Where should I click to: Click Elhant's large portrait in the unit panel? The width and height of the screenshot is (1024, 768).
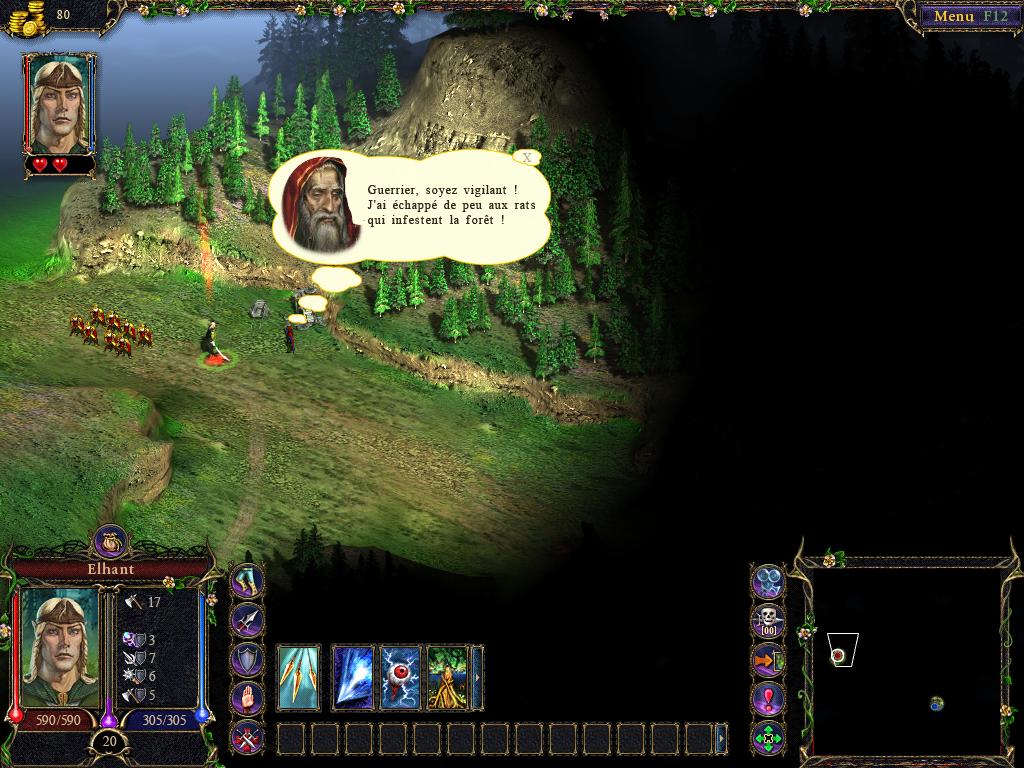coord(60,646)
